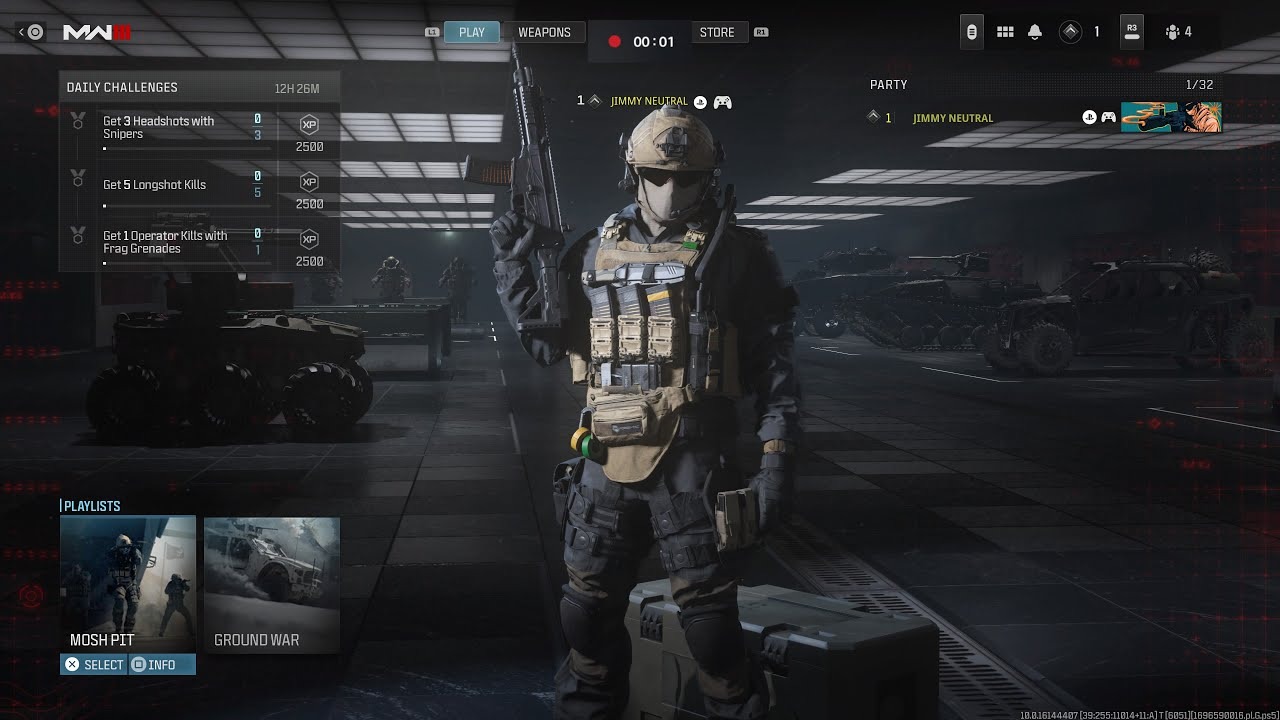Open the social menu showing 4 friends
This screenshot has height=720, width=1280.
click(1170, 31)
